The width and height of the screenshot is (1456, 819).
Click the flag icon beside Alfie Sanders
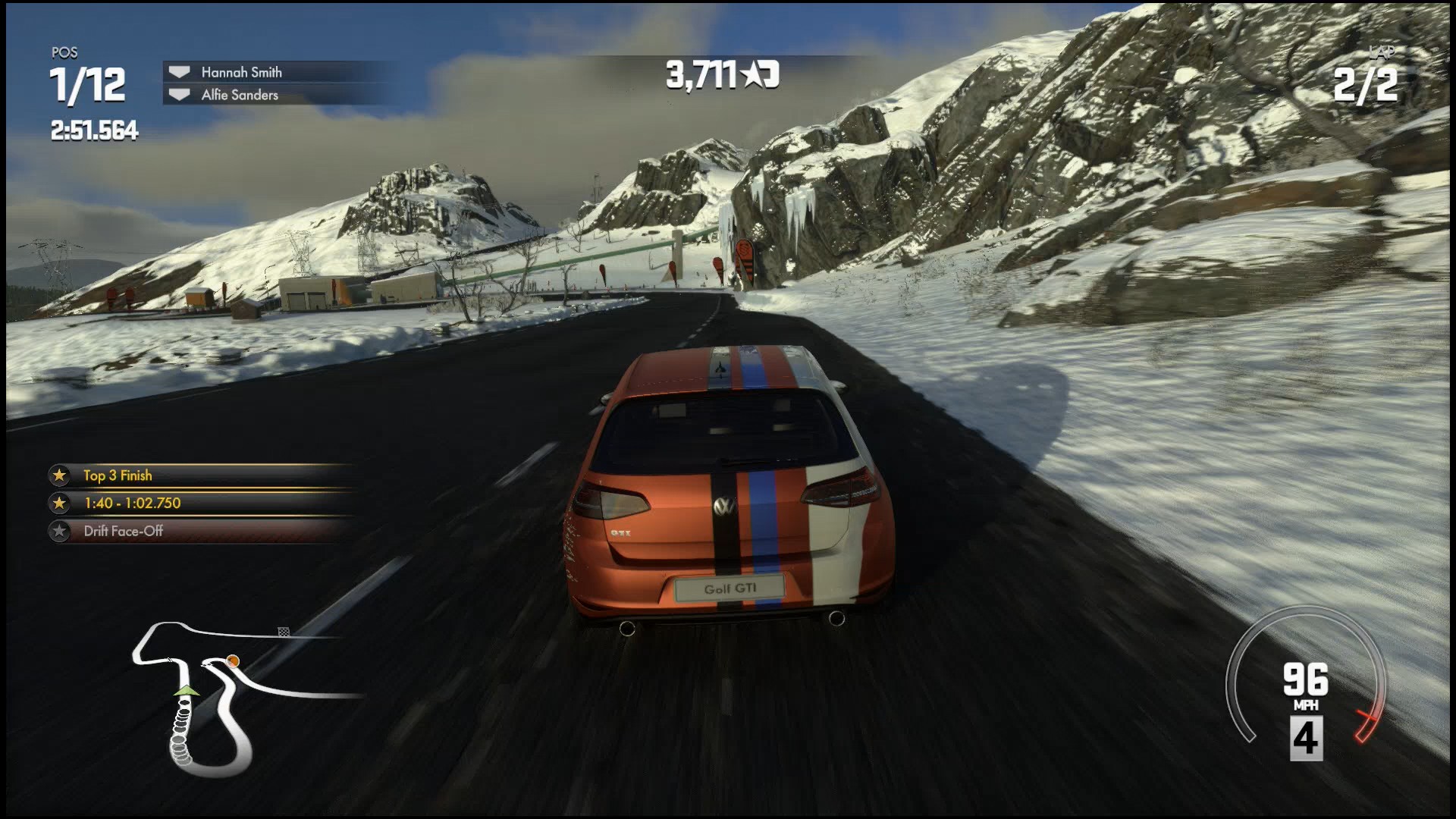pyautogui.click(x=179, y=94)
